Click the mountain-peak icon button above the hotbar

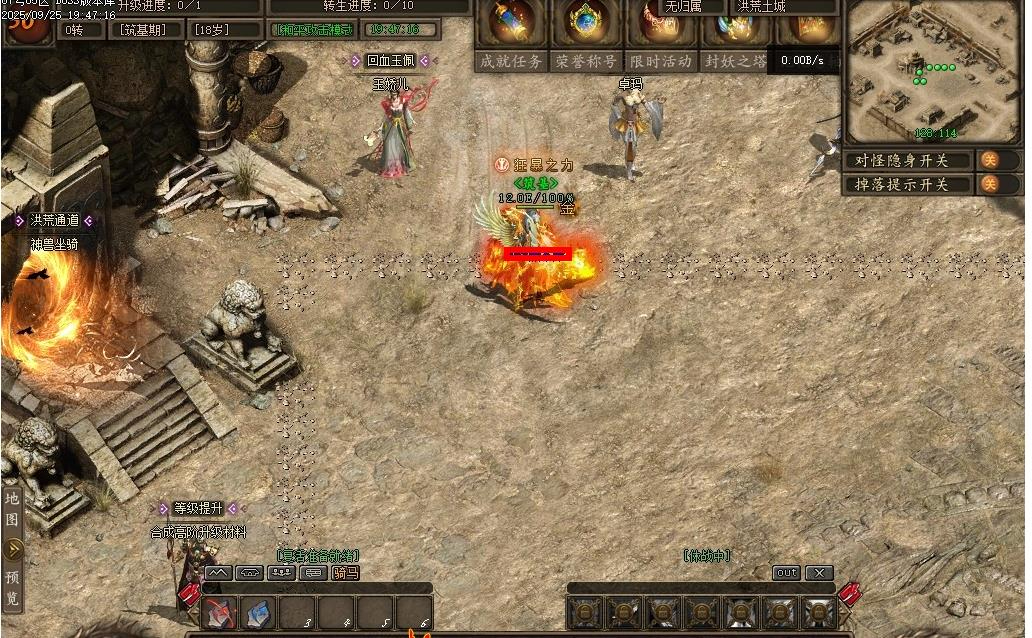click(x=218, y=573)
